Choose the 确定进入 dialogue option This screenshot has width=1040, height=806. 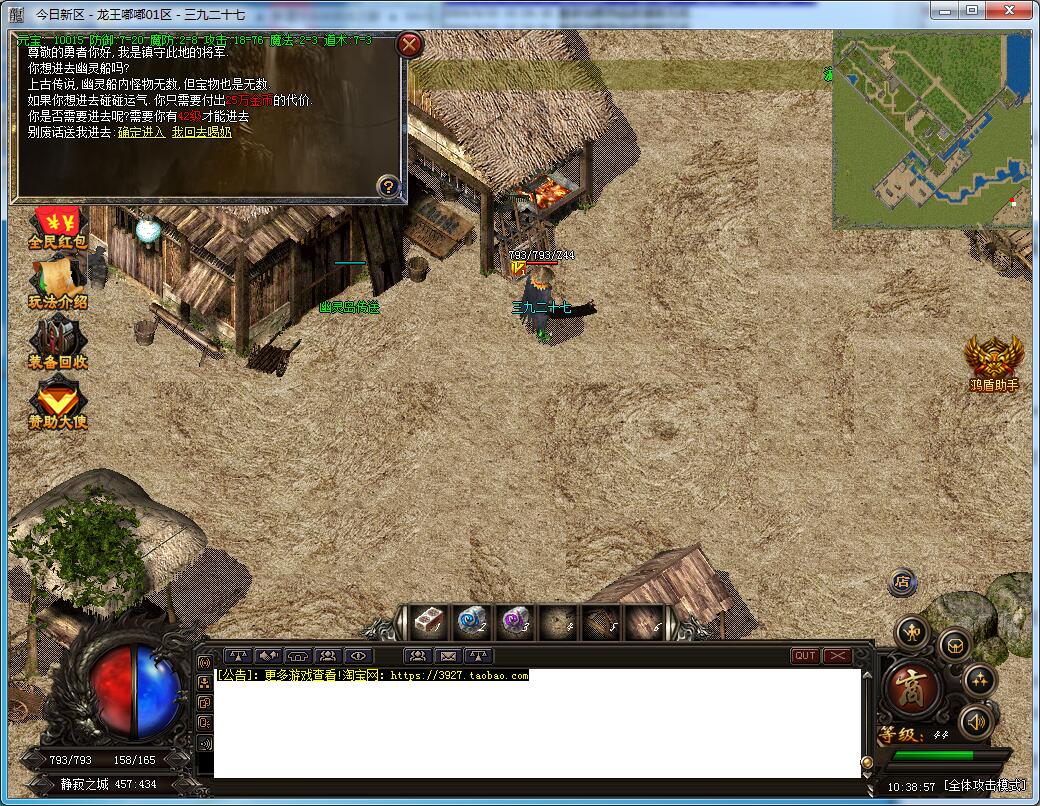(141, 132)
